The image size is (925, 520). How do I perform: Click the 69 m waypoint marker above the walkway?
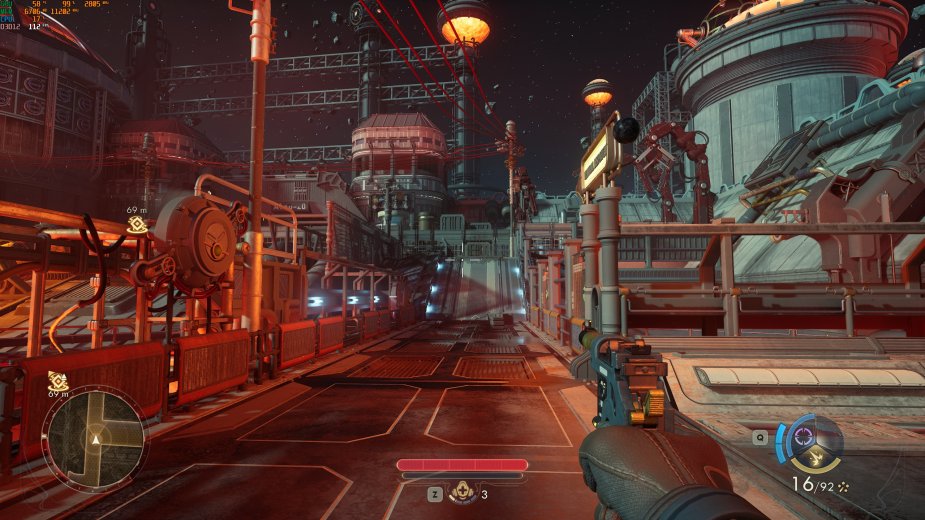click(137, 224)
